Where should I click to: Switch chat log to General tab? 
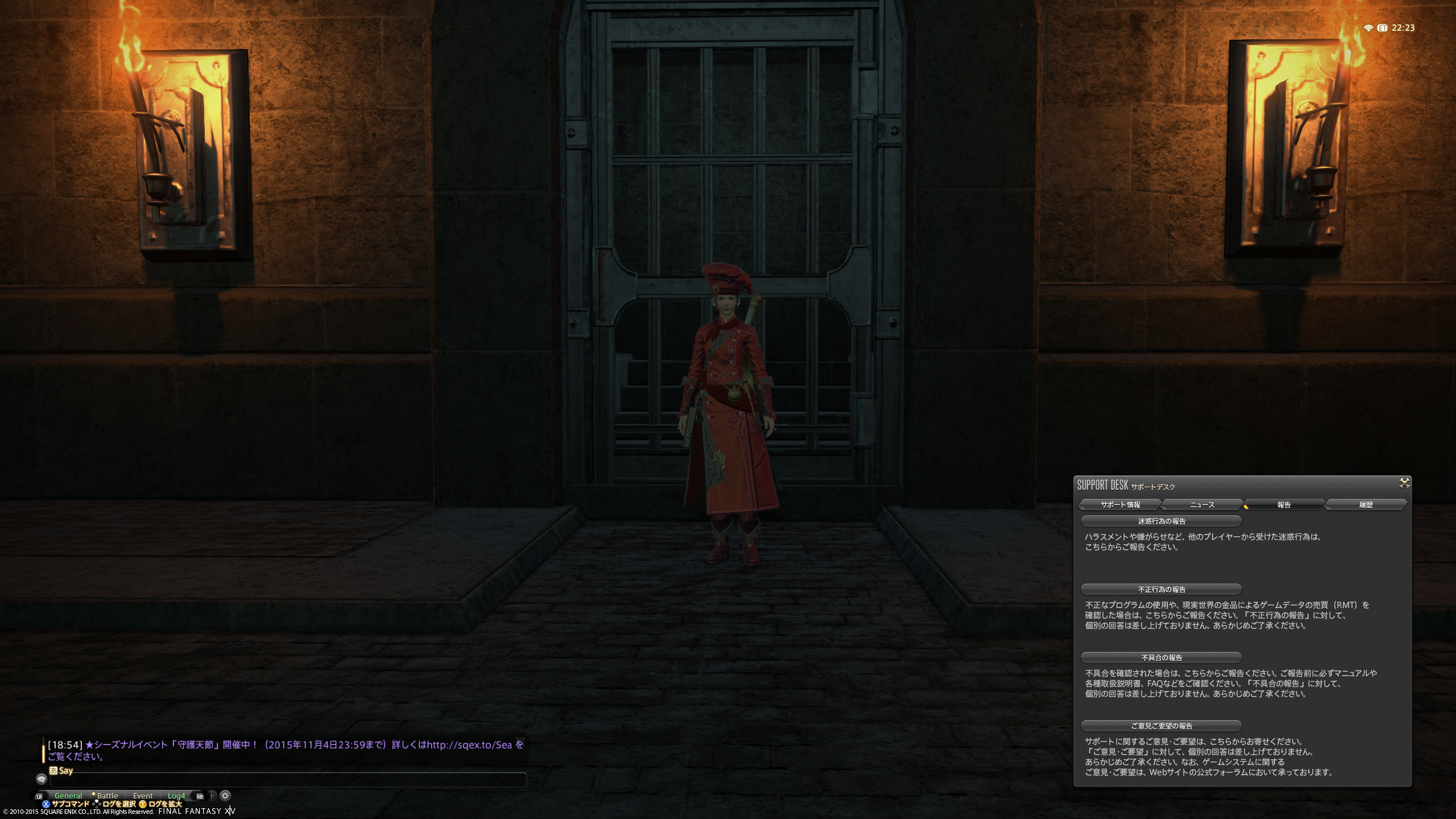tap(68, 796)
